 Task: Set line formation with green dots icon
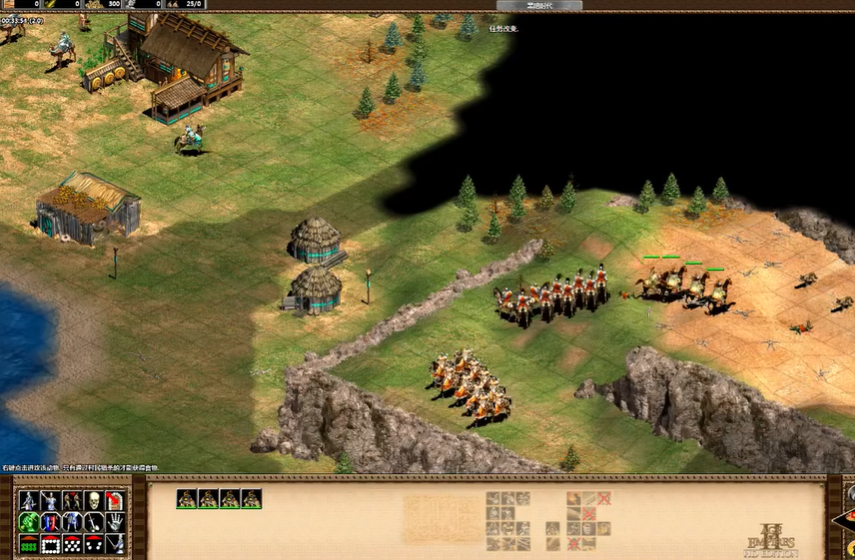coord(28,543)
